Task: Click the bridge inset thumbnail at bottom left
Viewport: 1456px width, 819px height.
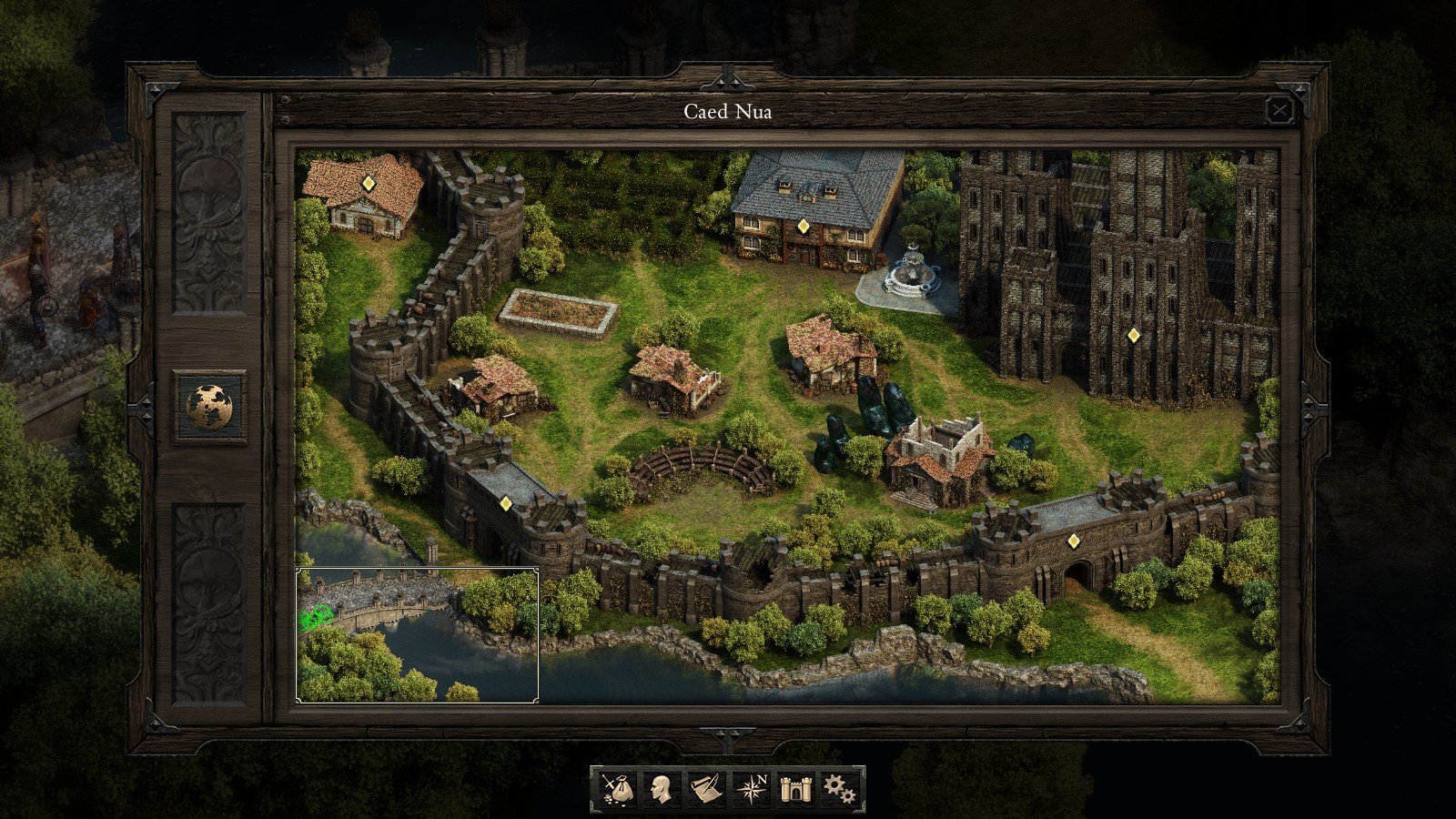Action: pyautogui.click(x=417, y=636)
